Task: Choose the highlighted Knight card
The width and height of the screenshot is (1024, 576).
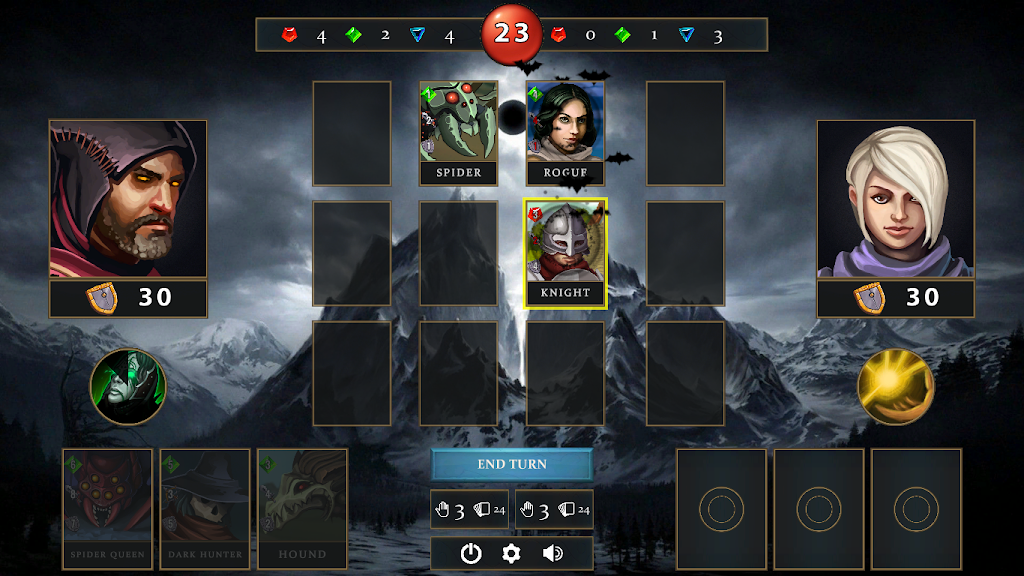Action: pos(565,253)
